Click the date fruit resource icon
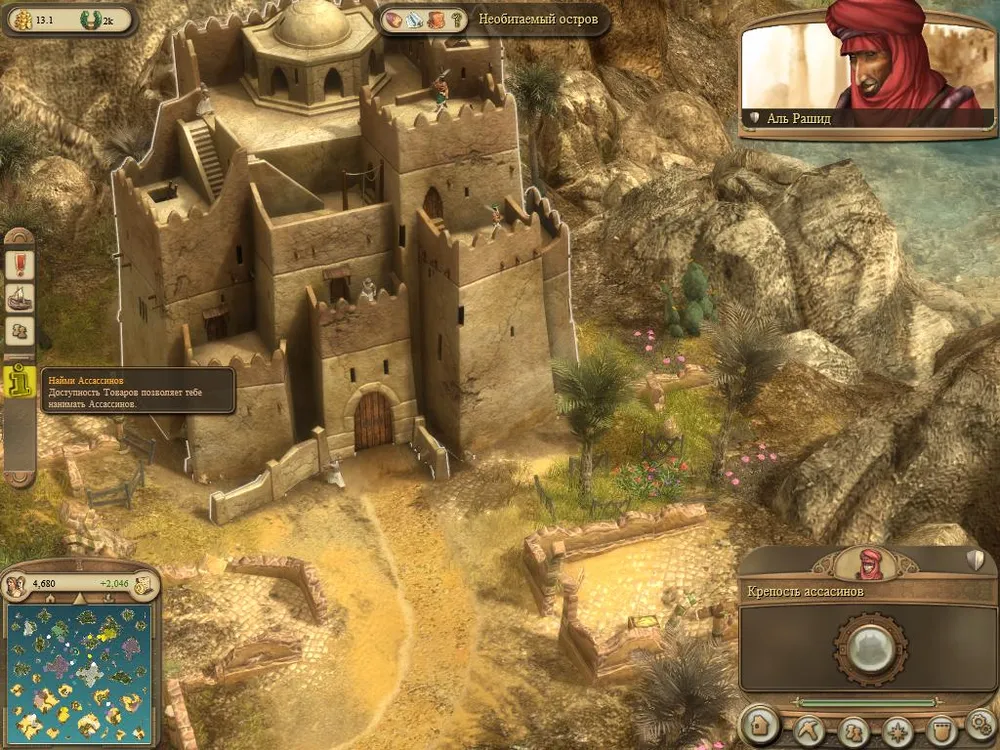Screen dimensions: 1000x750 click(x=392, y=19)
